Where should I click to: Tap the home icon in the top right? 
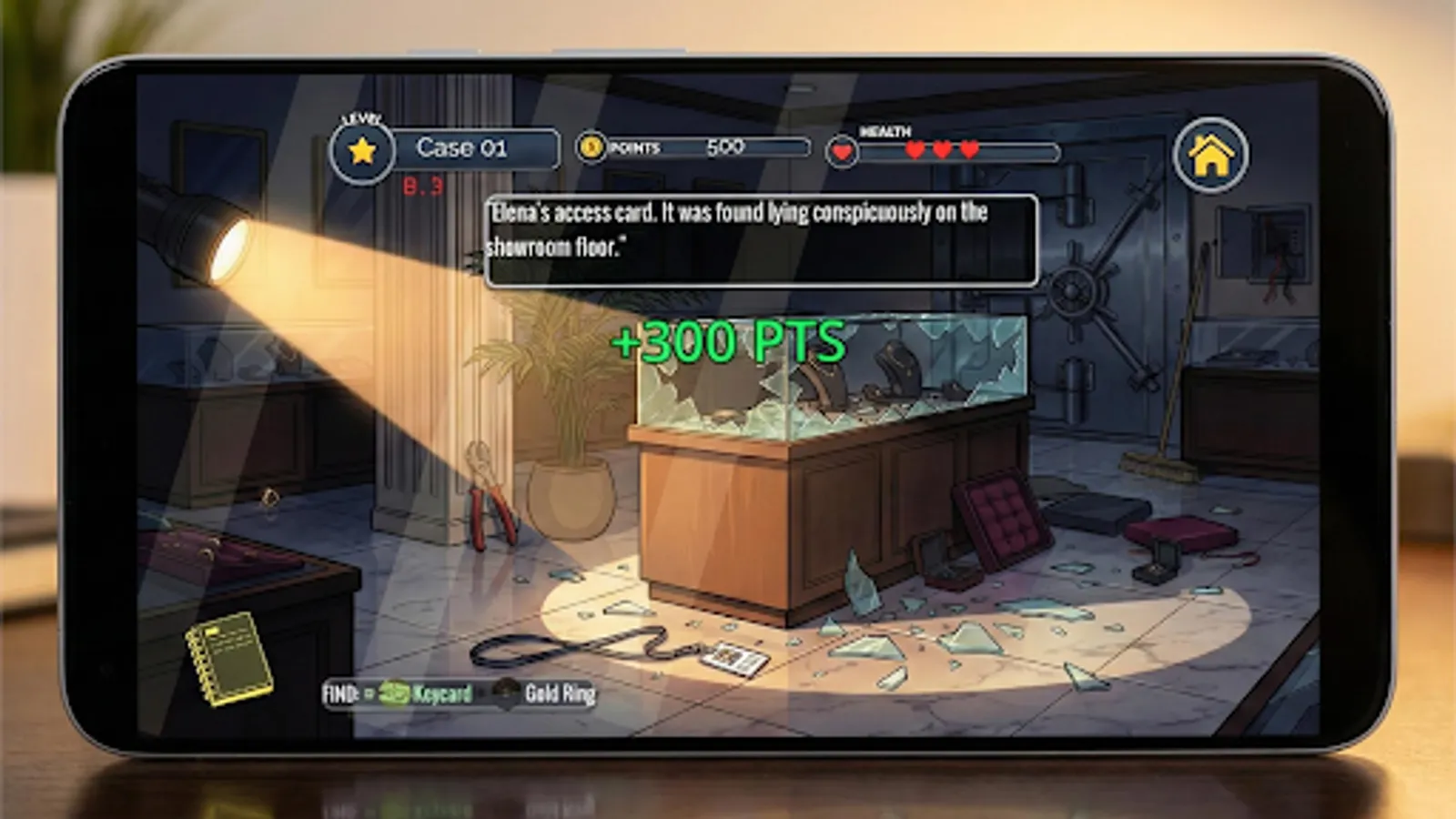tap(1212, 155)
